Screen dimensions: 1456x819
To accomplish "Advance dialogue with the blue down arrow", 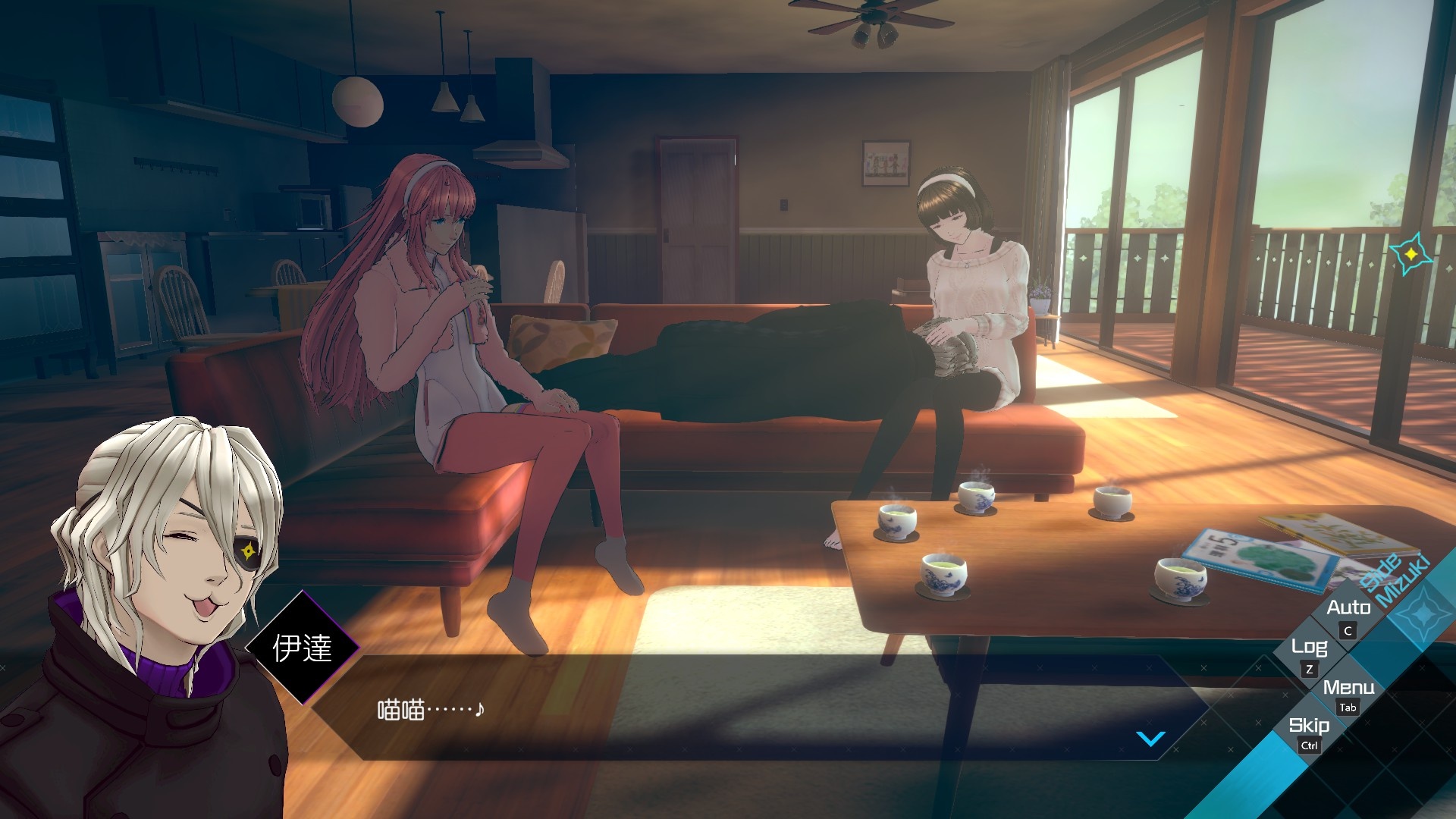I will click(x=1150, y=738).
